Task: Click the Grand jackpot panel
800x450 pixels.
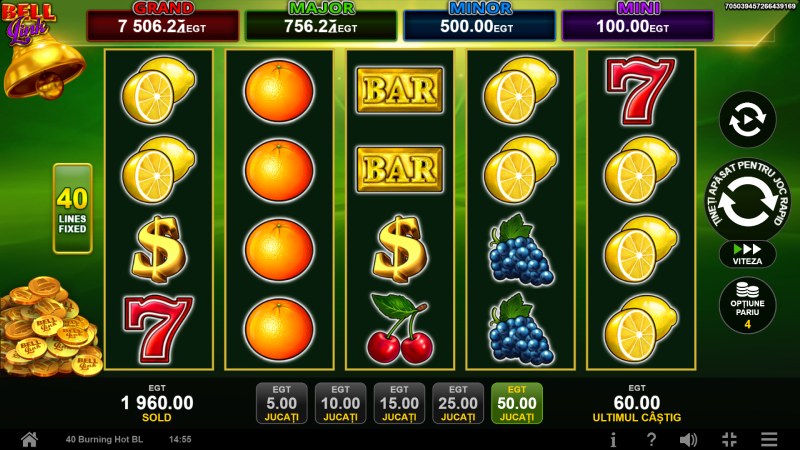Action: tap(163, 24)
